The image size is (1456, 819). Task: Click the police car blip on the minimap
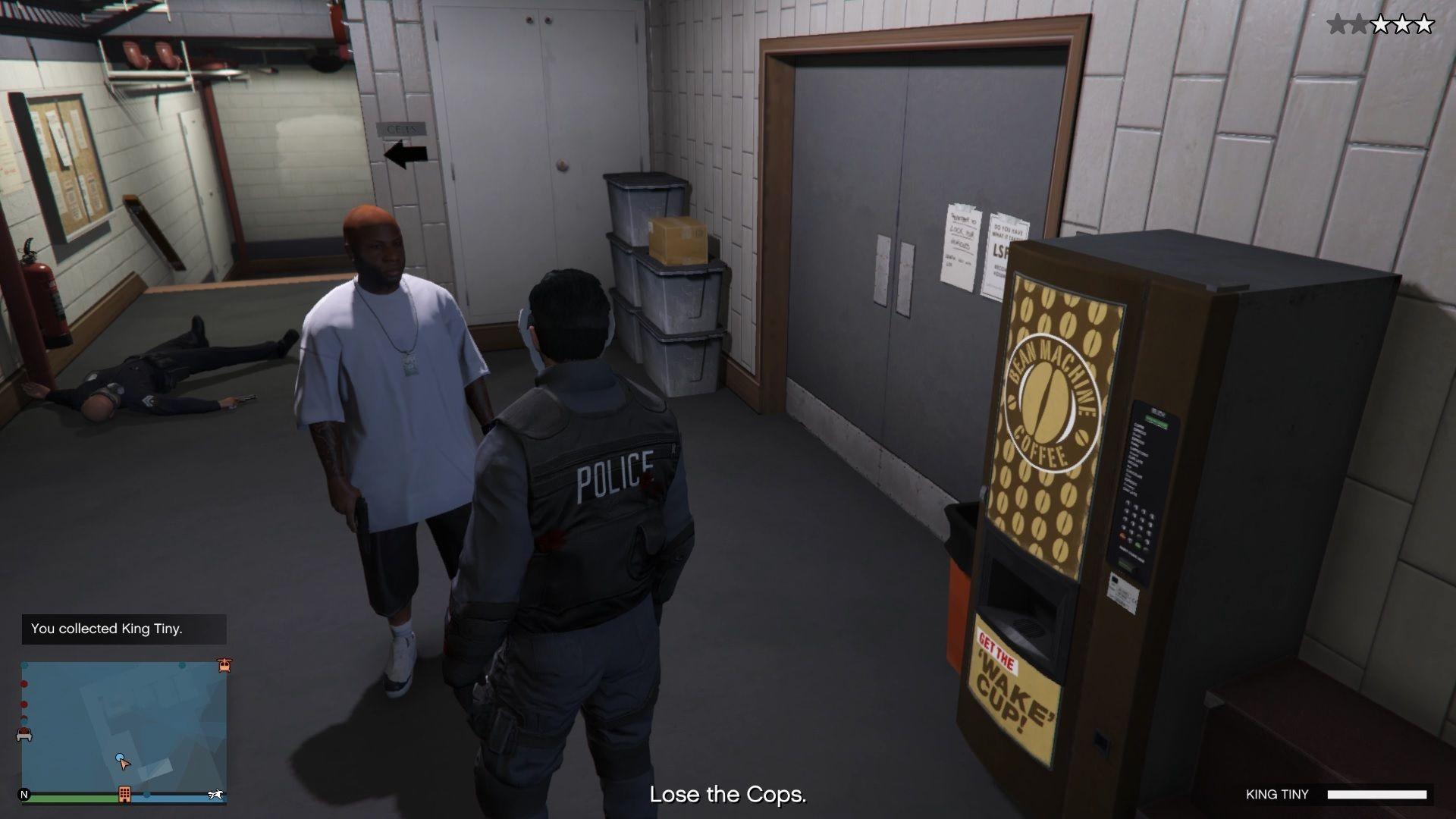pyautogui.click(x=24, y=734)
